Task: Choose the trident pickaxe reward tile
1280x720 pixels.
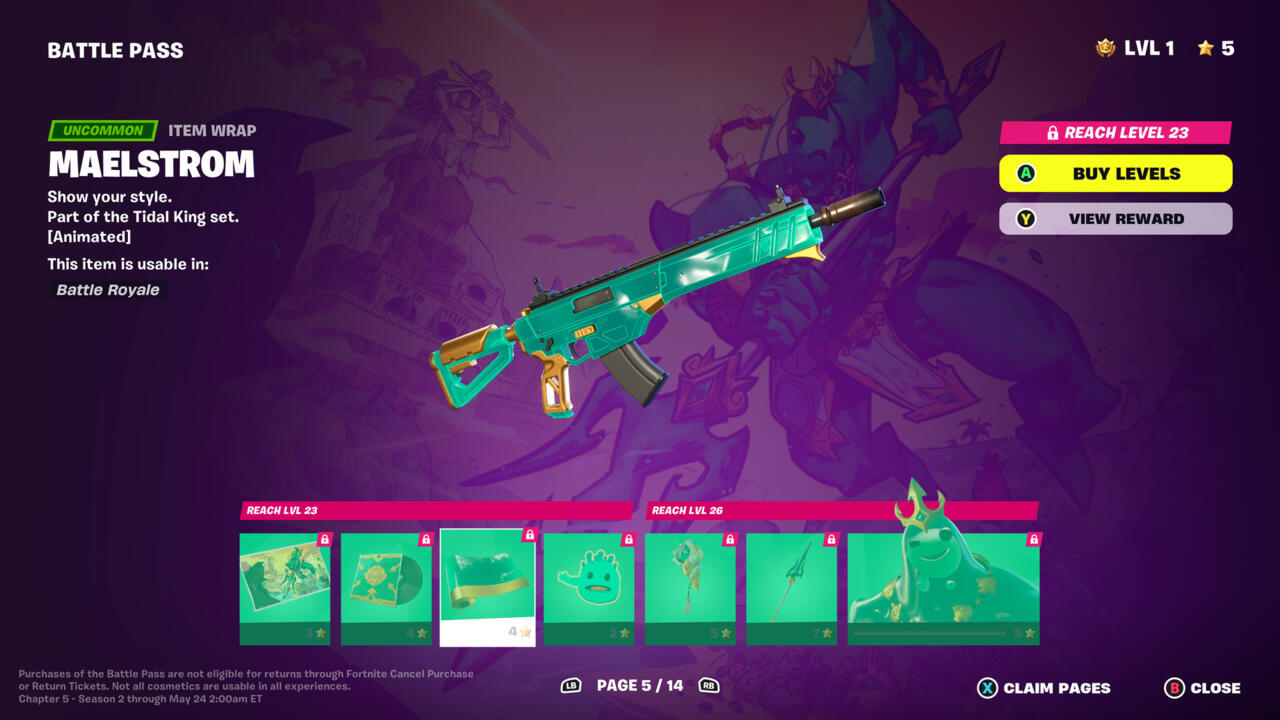Action: 791,588
